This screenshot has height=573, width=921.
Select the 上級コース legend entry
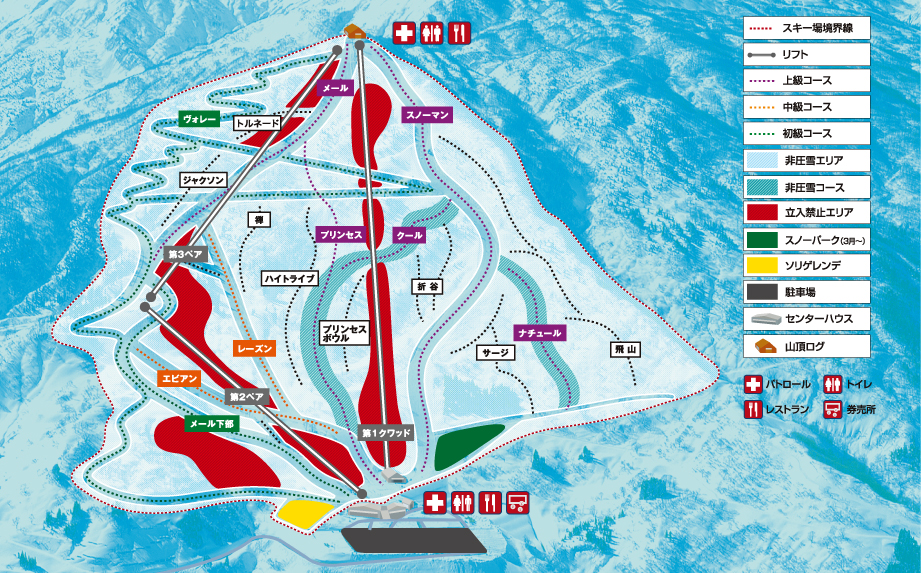806,80
